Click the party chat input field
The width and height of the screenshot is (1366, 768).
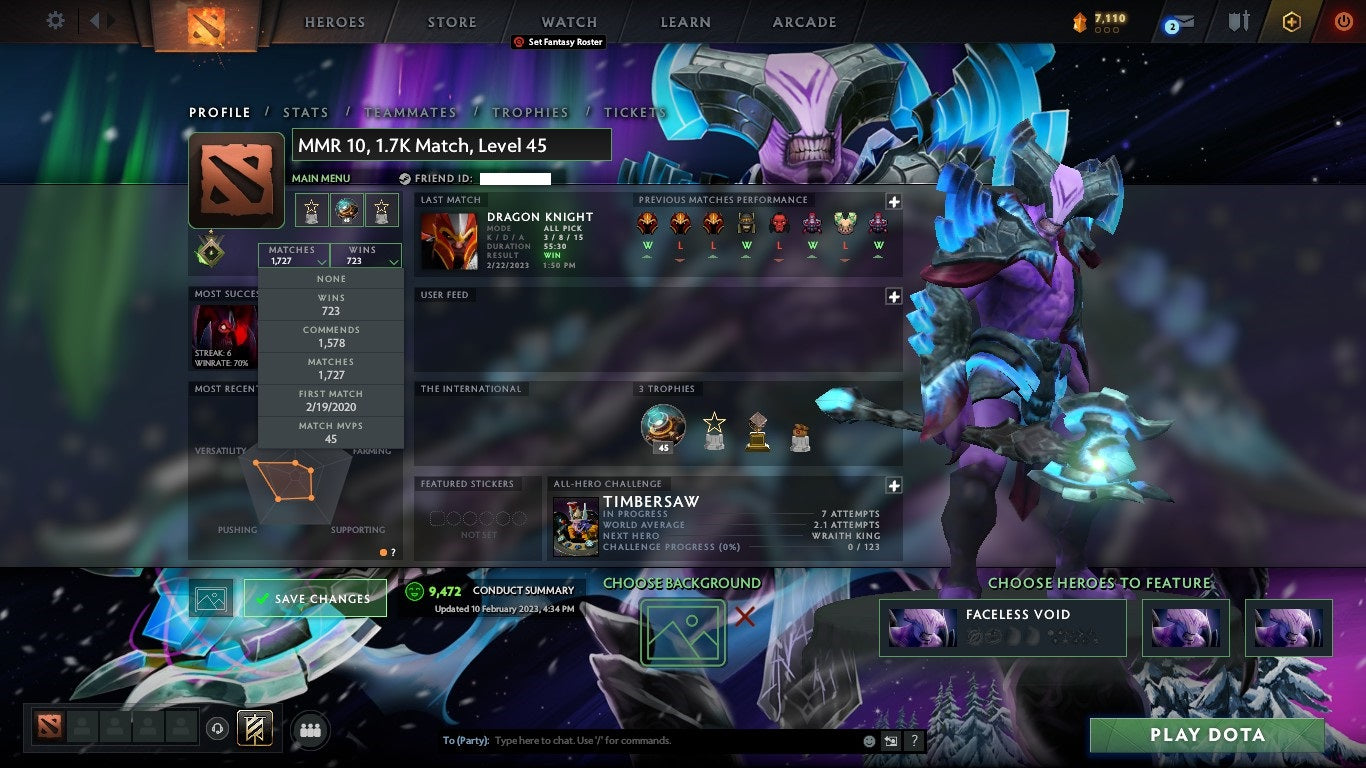coord(620,740)
